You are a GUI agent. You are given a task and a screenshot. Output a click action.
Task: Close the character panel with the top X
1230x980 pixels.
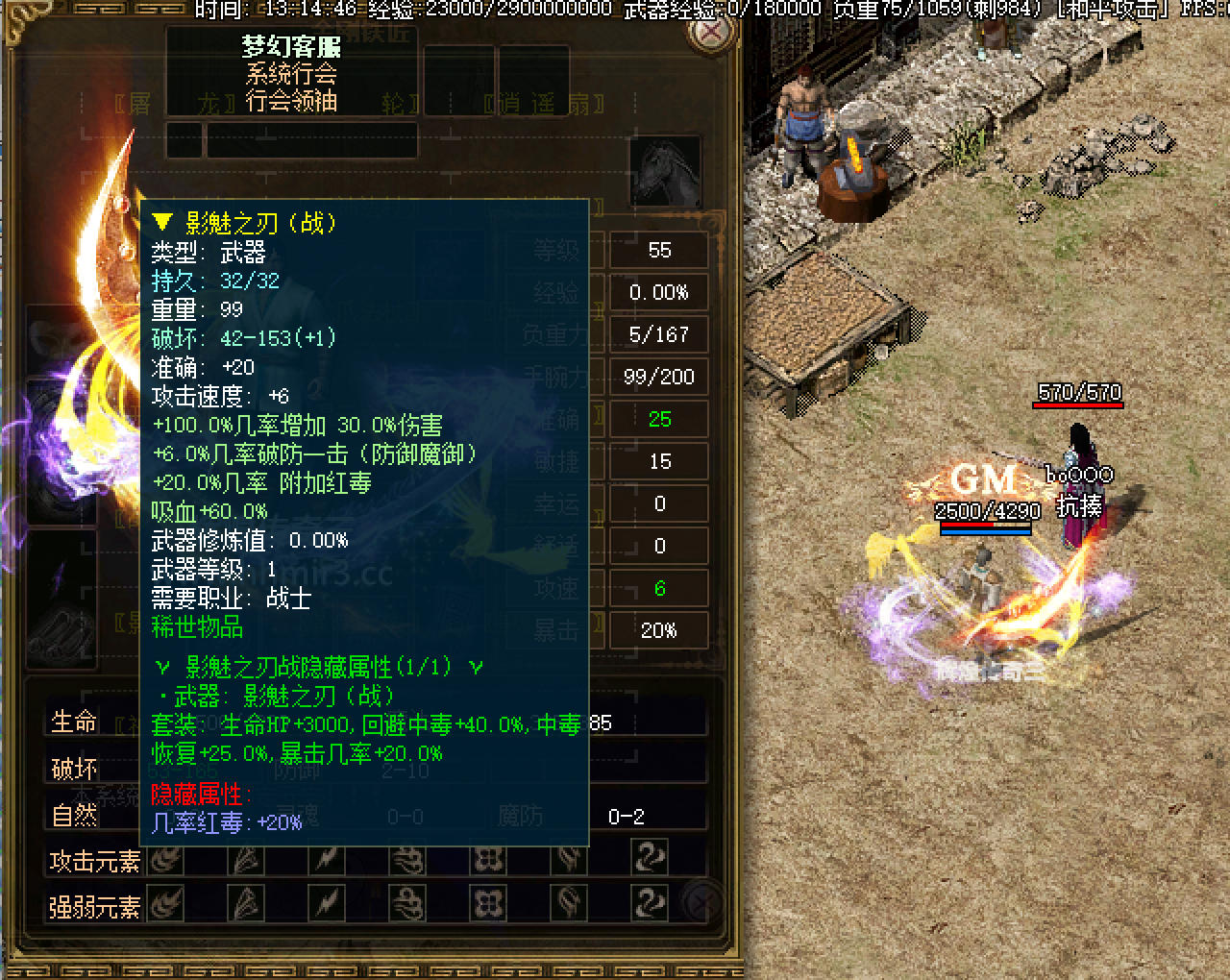711,32
